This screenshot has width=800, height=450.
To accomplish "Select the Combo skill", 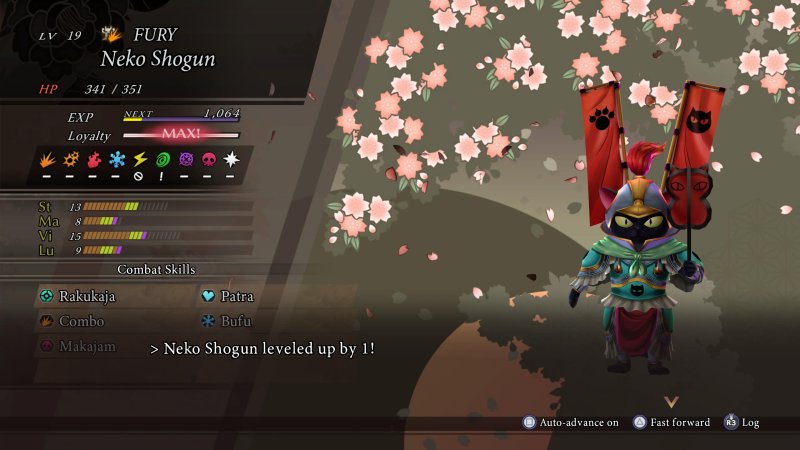I will click(x=80, y=321).
